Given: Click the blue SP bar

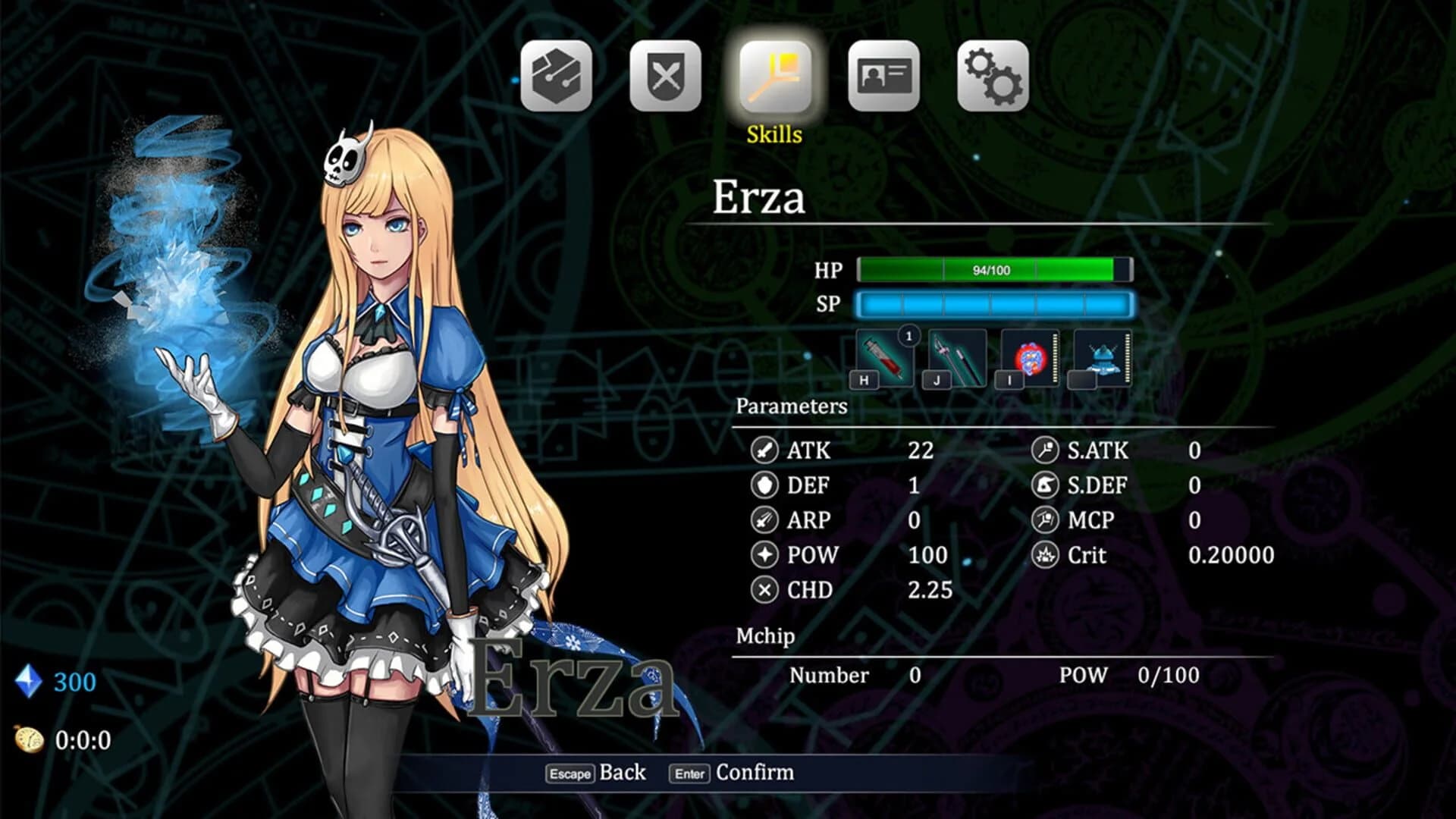Looking at the screenshot, I should (x=995, y=305).
